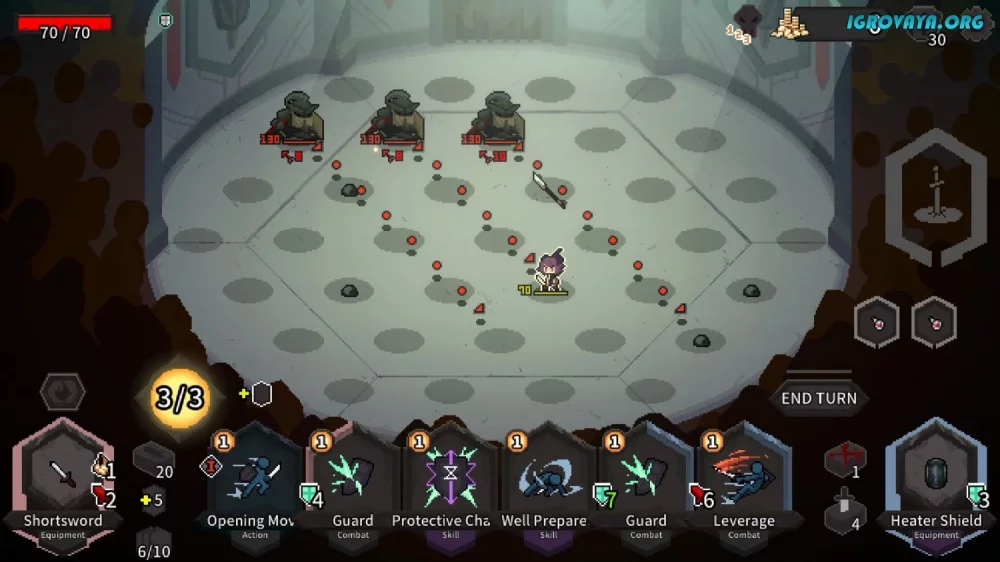Open the discard pile with red cross
This screenshot has height=562, width=1000.
point(844,460)
